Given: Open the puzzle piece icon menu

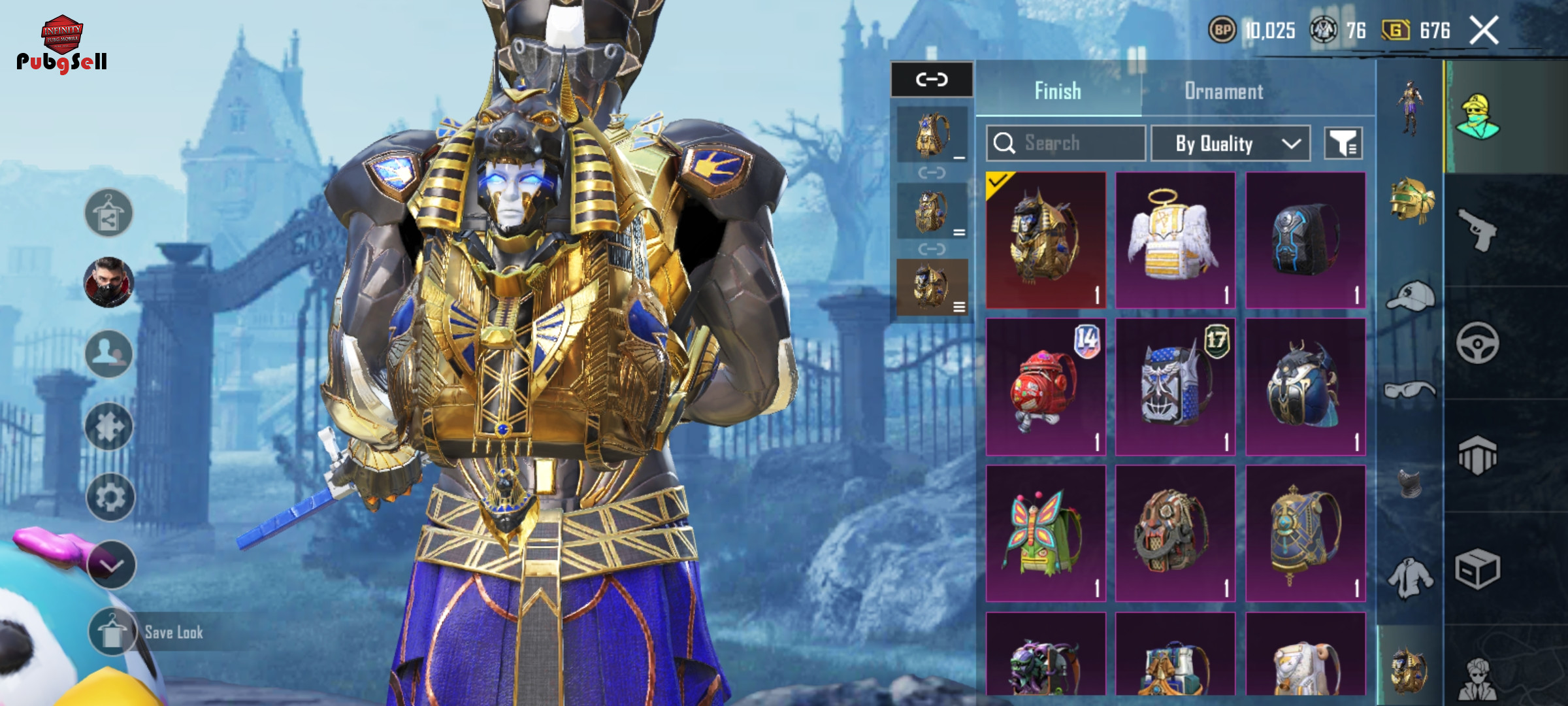Looking at the screenshot, I should click(109, 426).
